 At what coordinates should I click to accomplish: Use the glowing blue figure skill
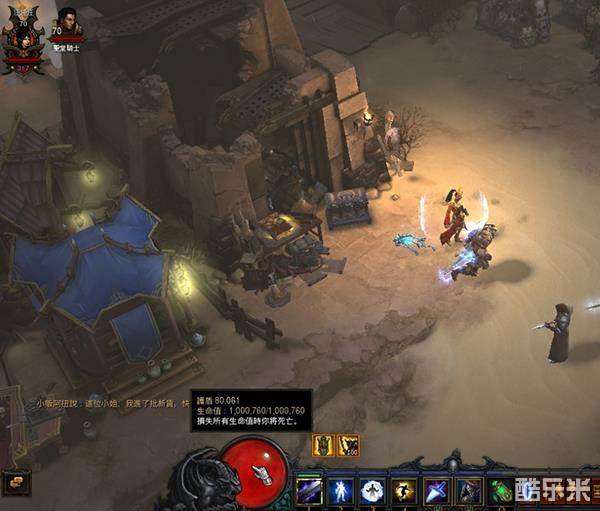[341, 491]
